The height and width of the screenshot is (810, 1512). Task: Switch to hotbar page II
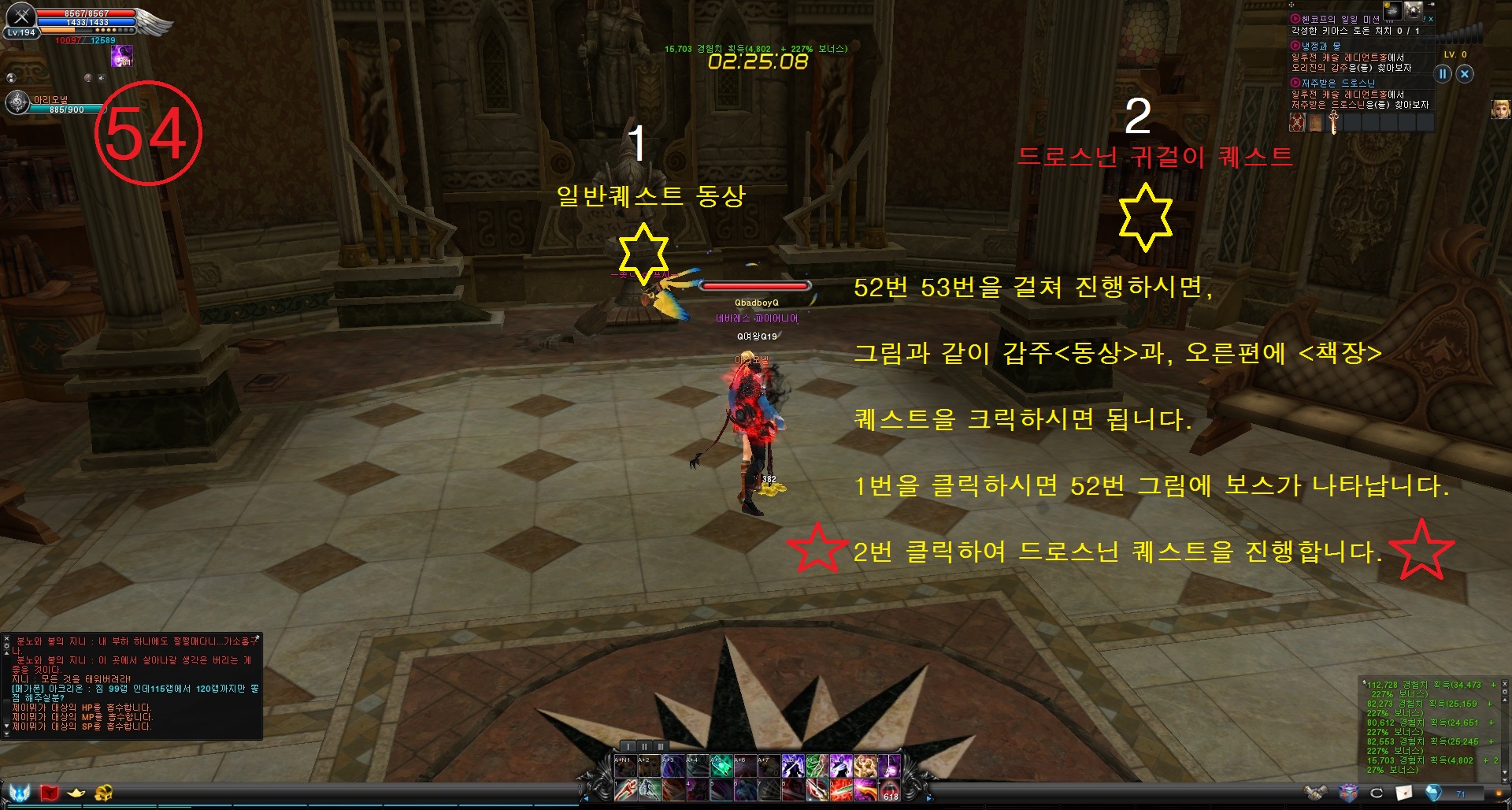click(x=644, y=746)
